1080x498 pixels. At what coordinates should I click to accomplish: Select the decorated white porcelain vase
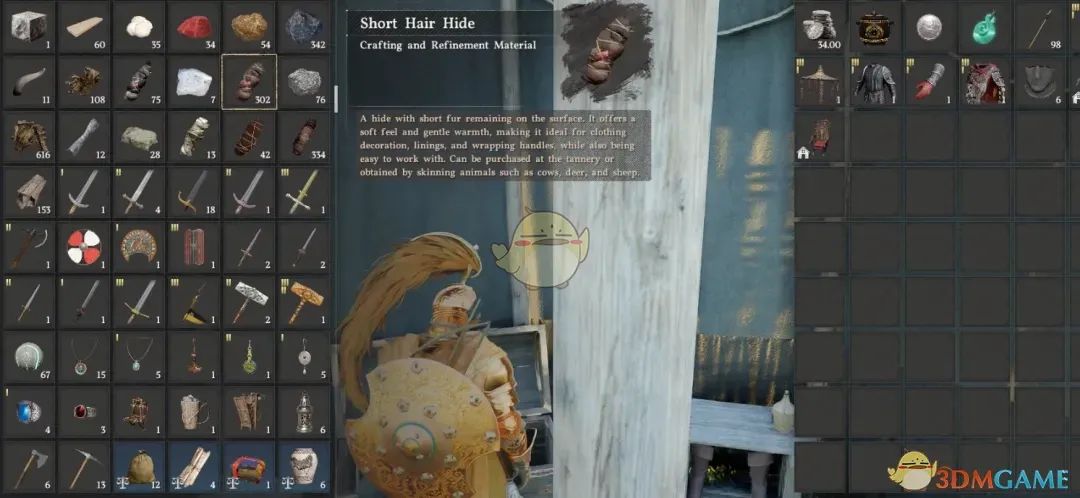click(304, 465)
